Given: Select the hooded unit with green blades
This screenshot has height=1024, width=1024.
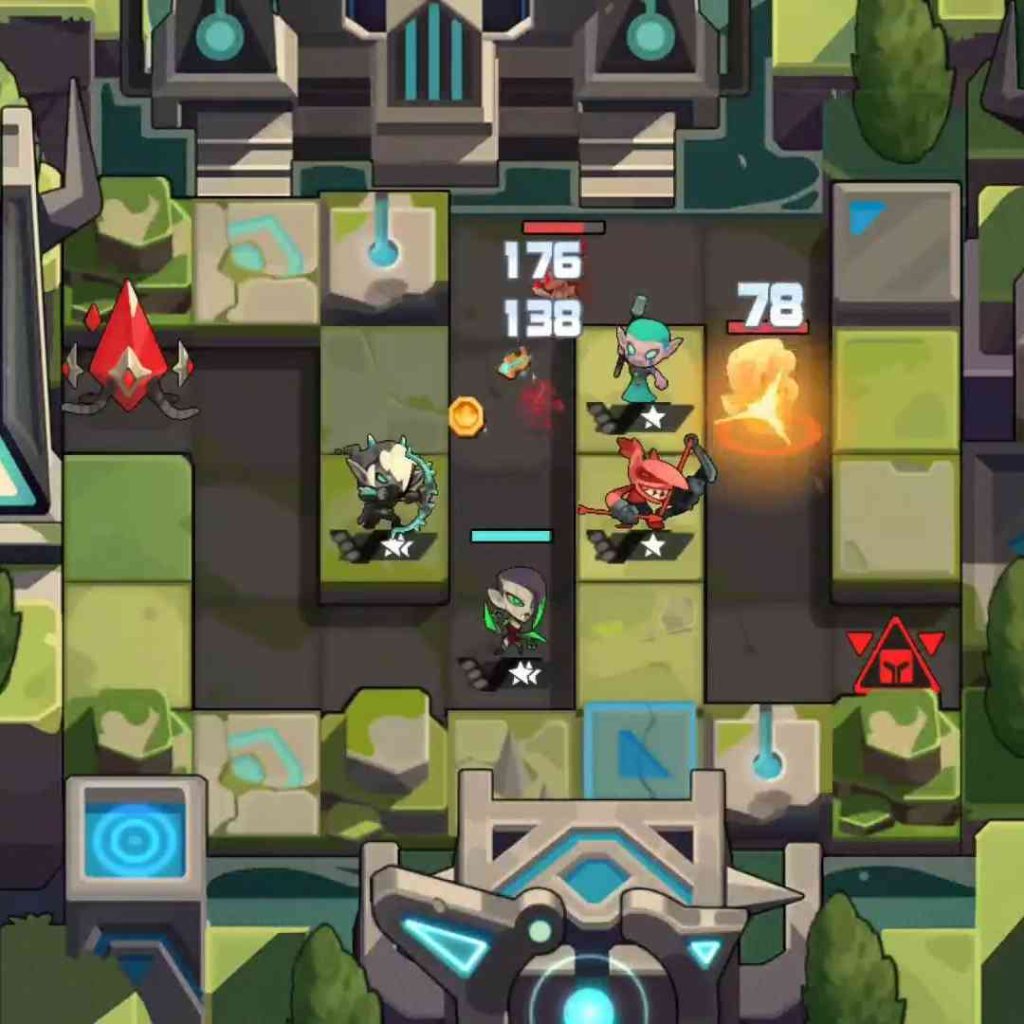Looking at the screenshot, I should pyautogui.click(x=515, y=610).
